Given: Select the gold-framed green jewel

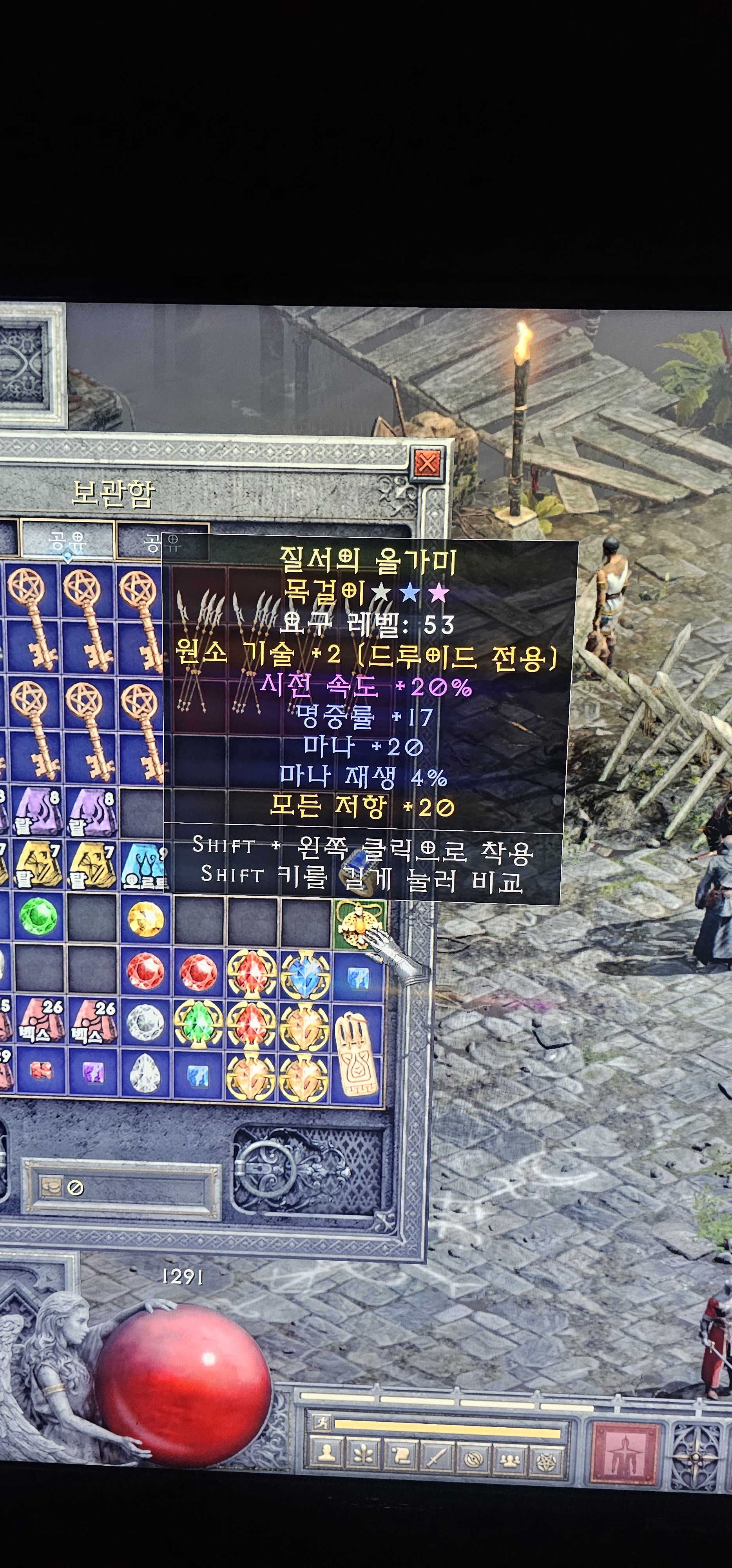Looking at the screenshot, I should [x=198, y=1023].
